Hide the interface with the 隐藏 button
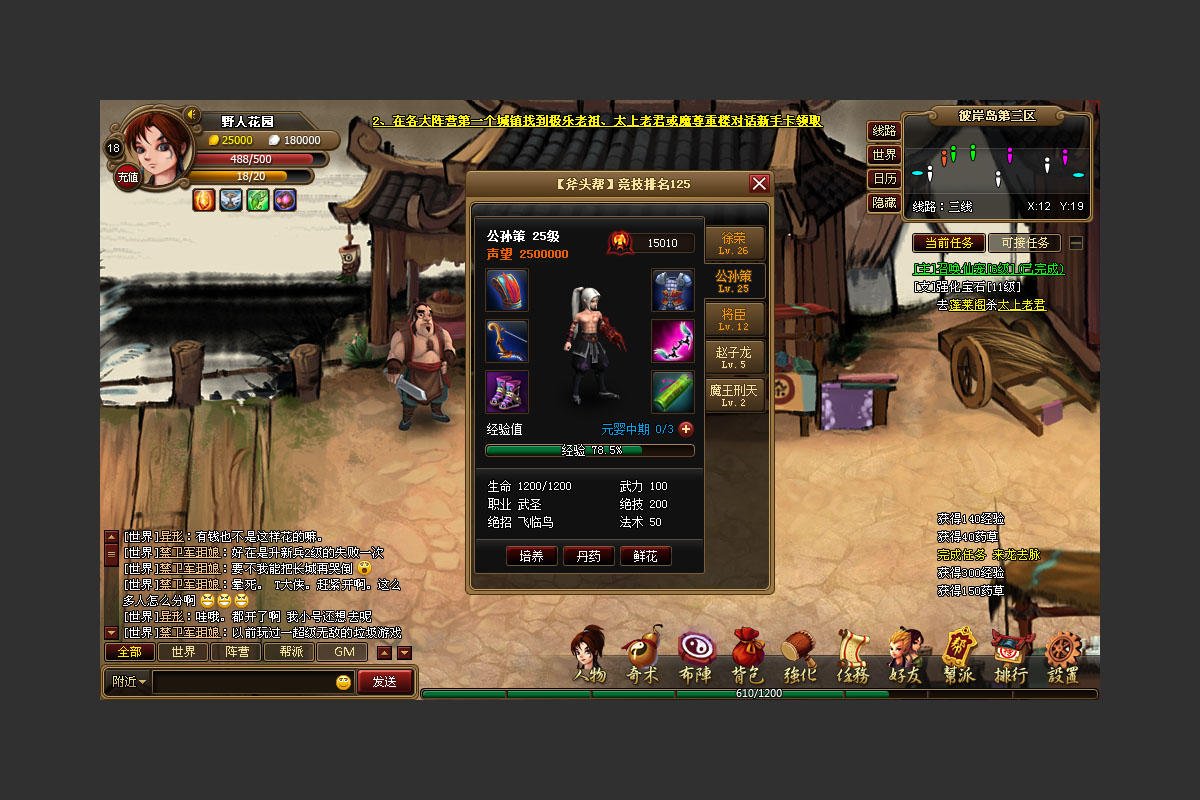The image size is (1200, 800). (x=884, y=203)
